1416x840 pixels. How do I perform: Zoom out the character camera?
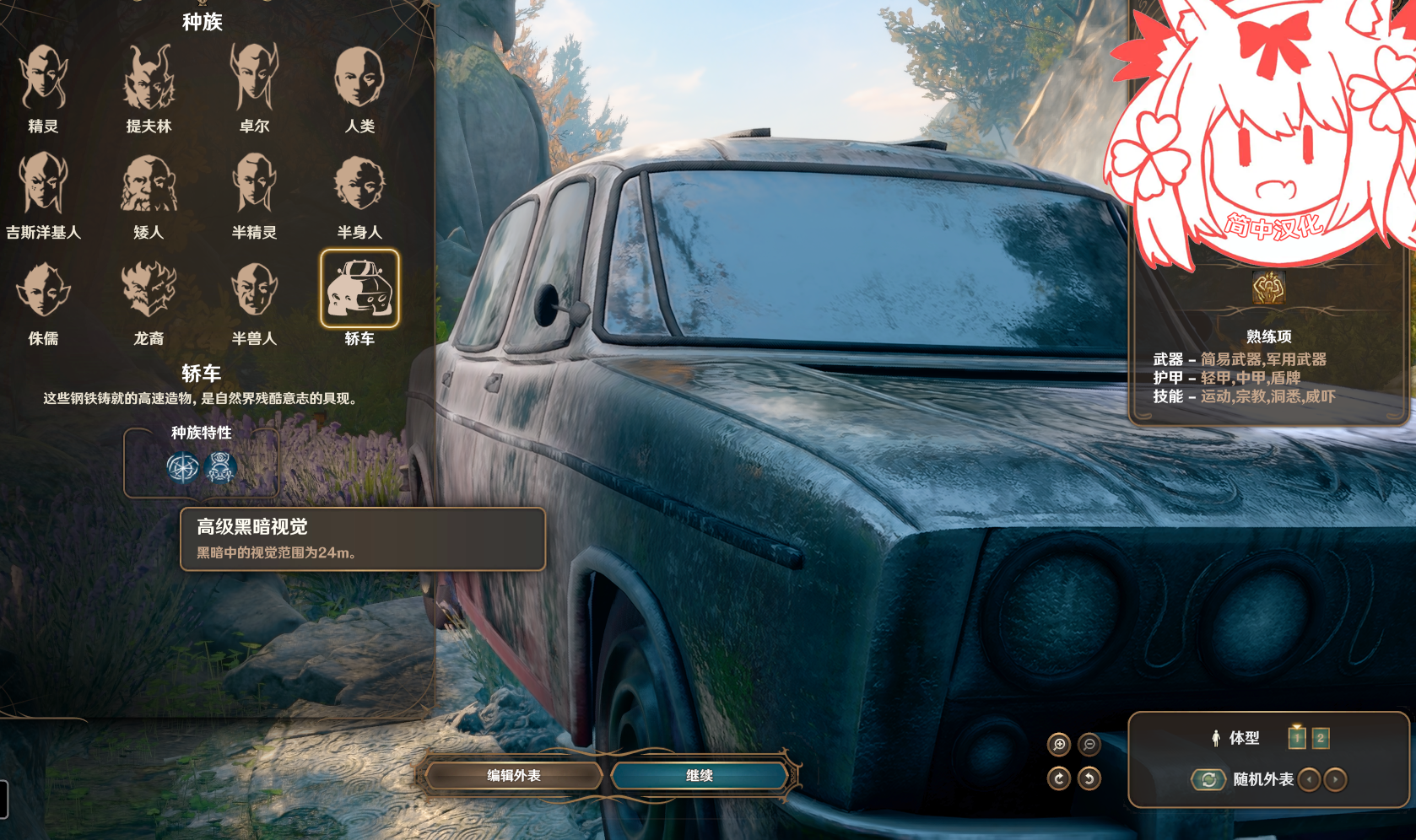[1089, 745]
